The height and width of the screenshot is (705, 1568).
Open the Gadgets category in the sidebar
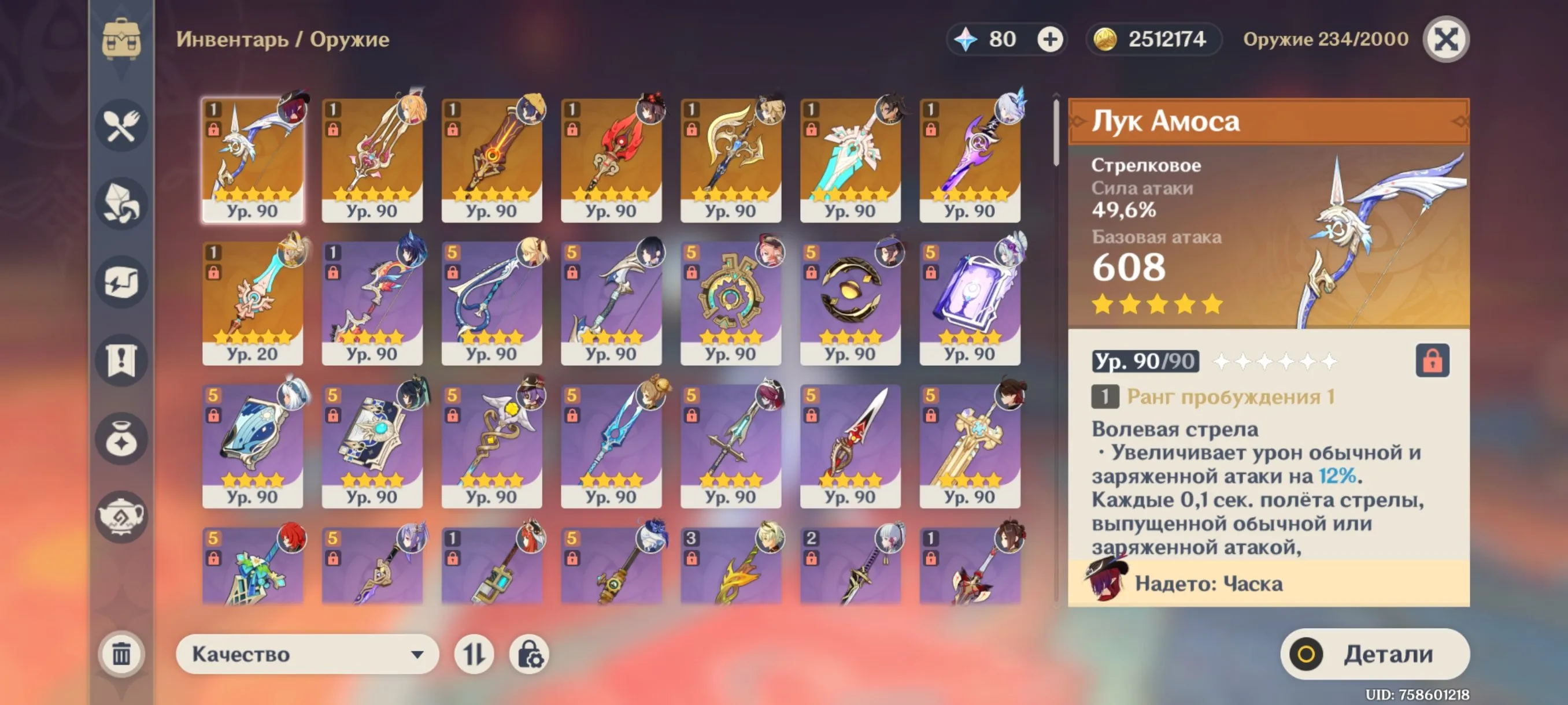pos(122,283)
